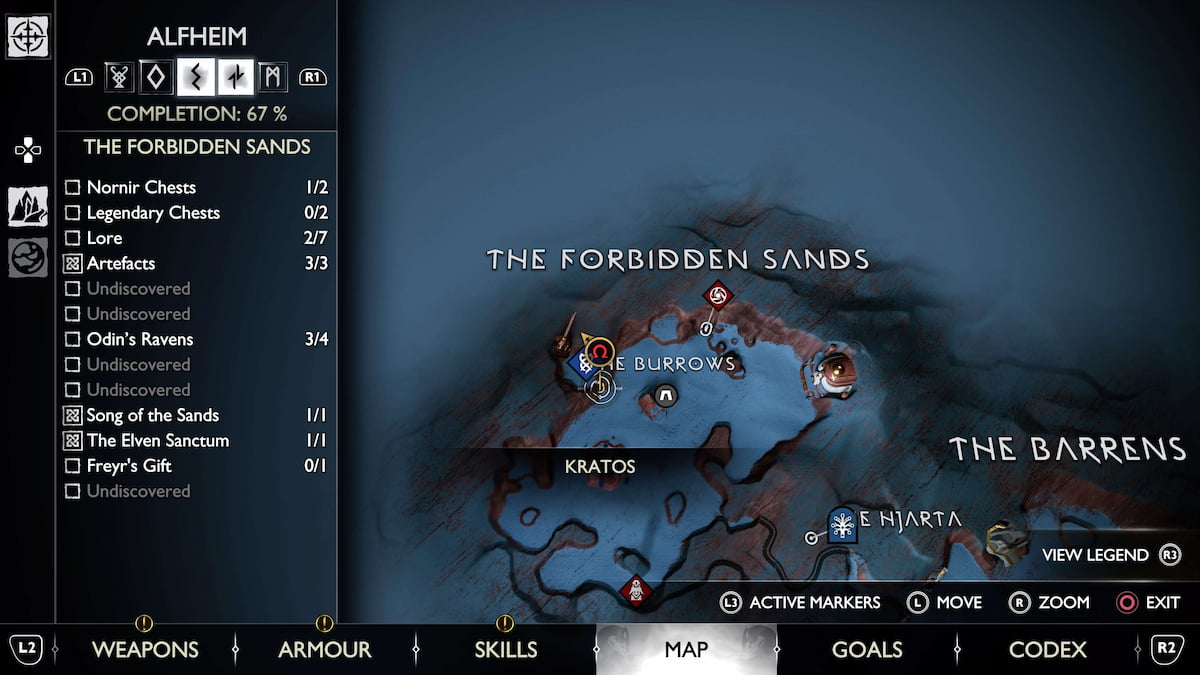Select the diamond-shaped realm rune icon
The image size is (1200, 675).
tap(156, 76)
